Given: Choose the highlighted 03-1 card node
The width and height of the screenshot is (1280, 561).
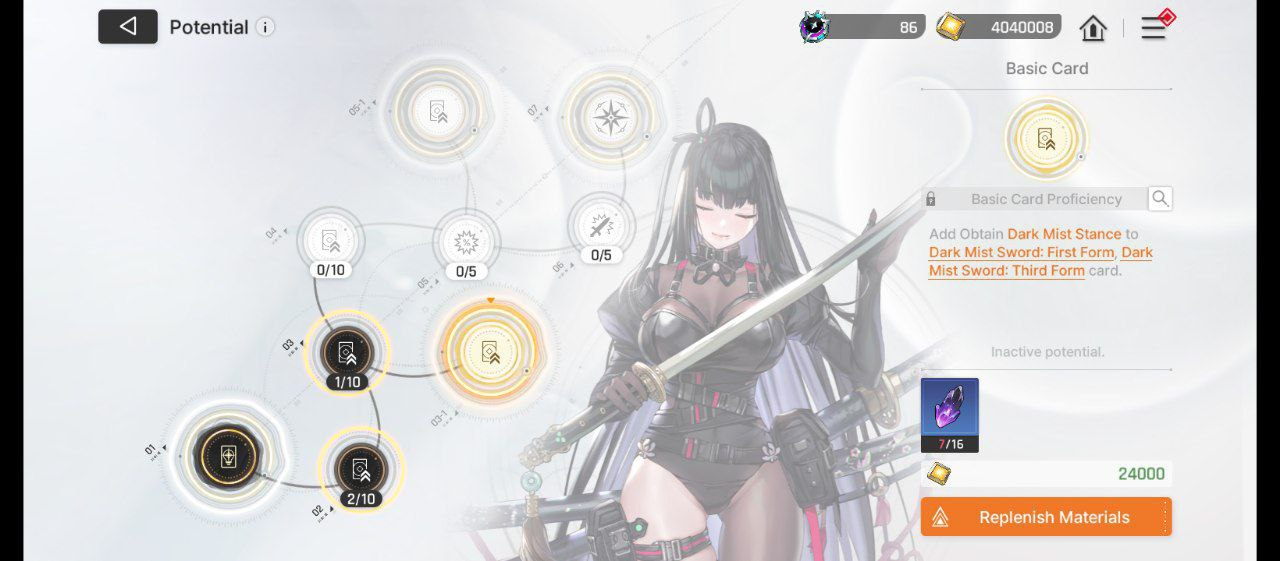Looking at the screenshot, I should click(x=489, y=352).
